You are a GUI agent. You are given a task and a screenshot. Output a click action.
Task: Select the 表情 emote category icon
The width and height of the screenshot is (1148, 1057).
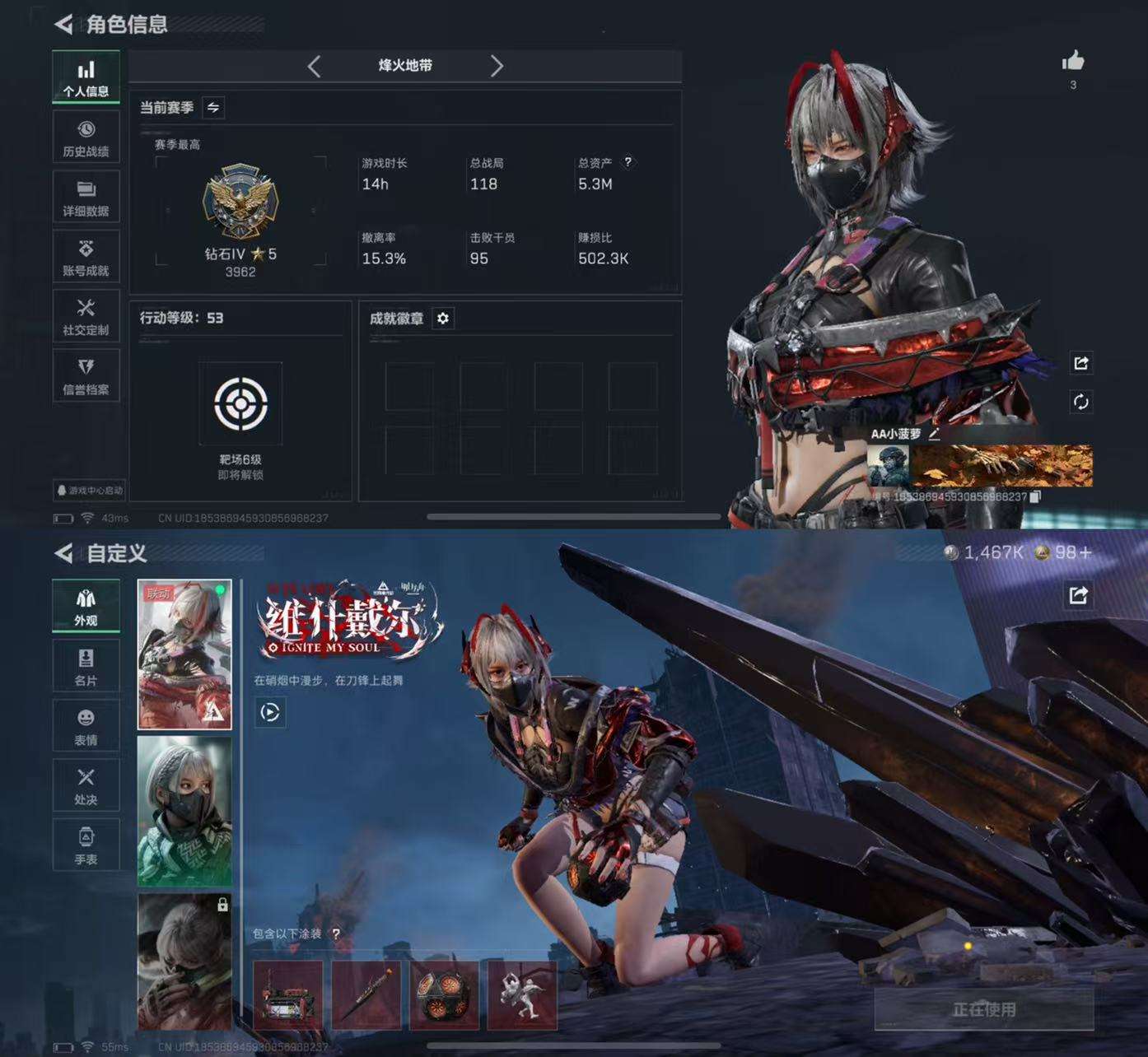pyautogui.click(x=86, y=725)
